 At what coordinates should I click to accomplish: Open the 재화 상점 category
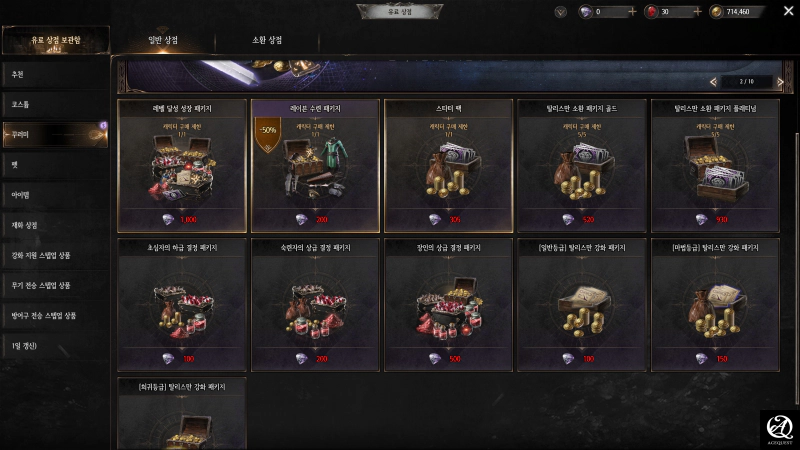pyautogui.click(x=55, y=225)
